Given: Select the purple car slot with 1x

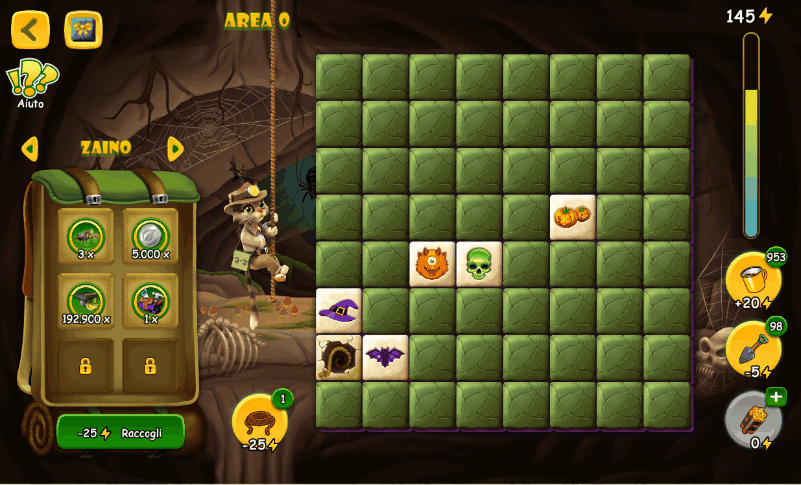Looking at the screenshot, I should click(x=150, y=301).
